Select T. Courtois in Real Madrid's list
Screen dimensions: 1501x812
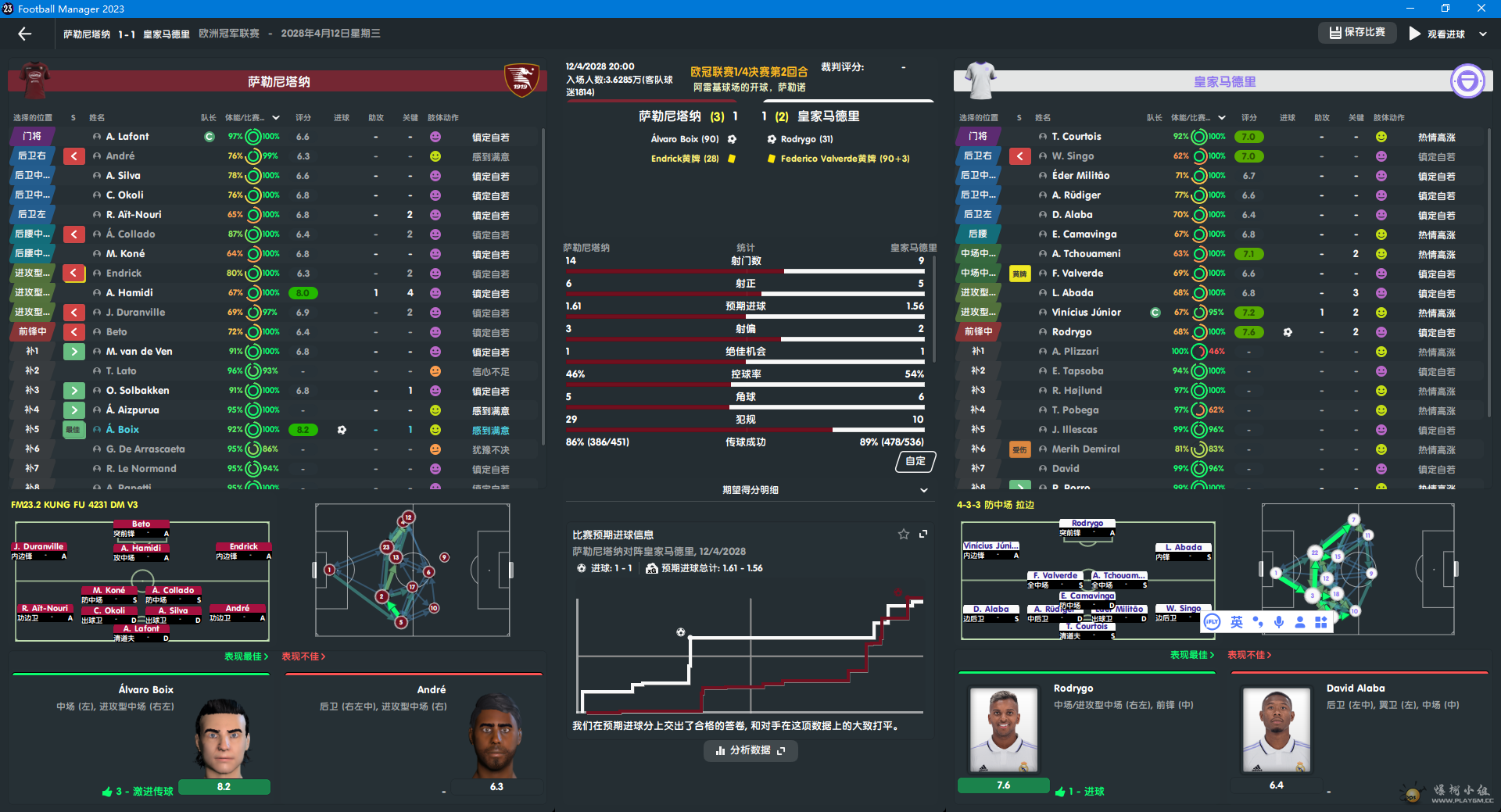pyautogui.click(x=1076, y=137)
